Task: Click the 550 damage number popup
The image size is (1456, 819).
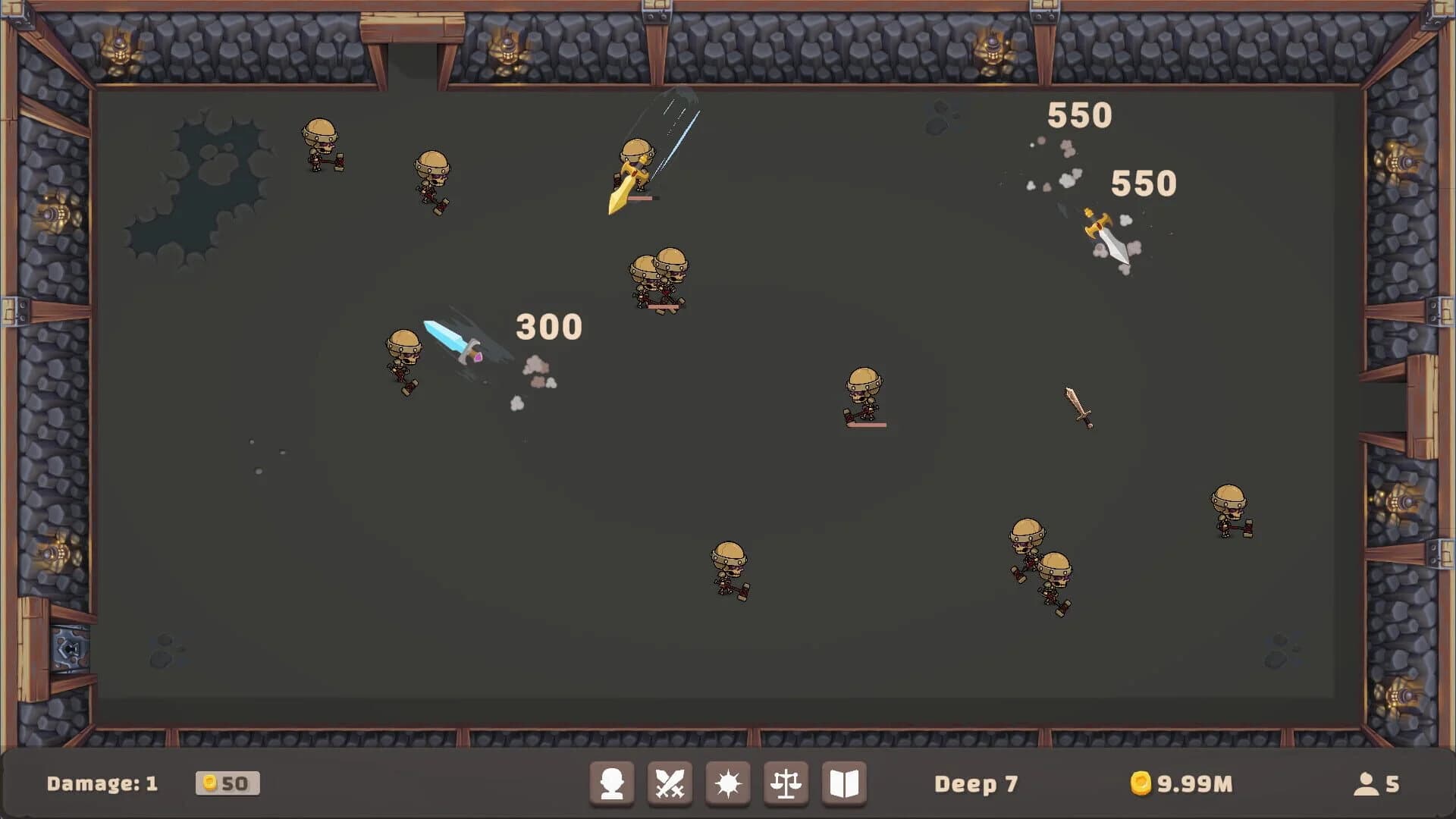Action: (x=1079, y=115)
